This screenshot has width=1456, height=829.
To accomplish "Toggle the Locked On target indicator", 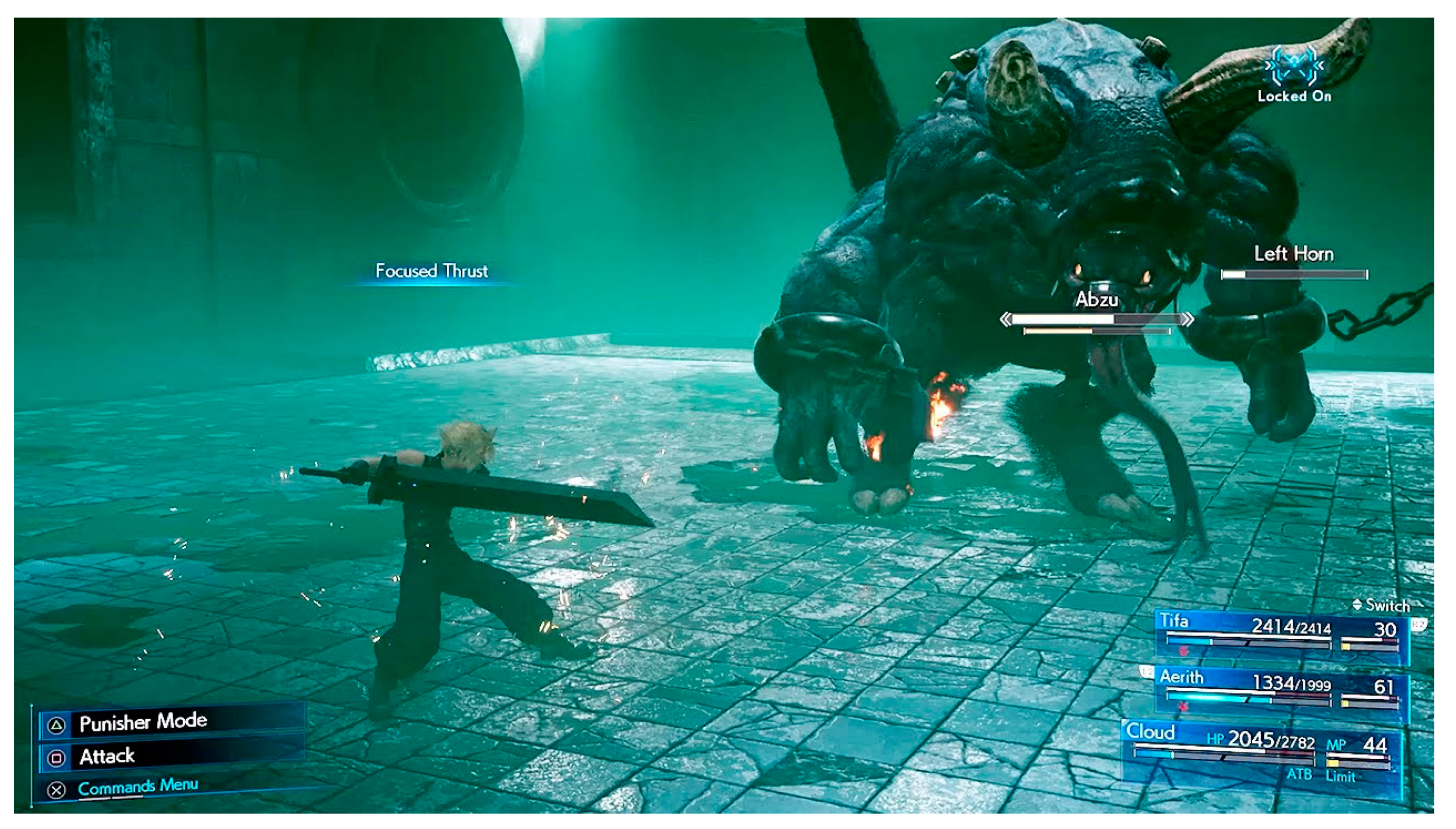I will 1293,74.
